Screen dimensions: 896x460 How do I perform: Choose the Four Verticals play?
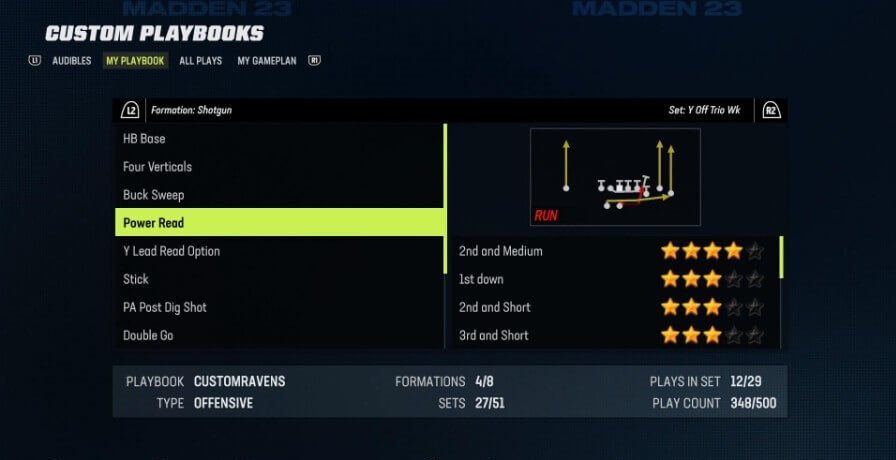[279, 167]
